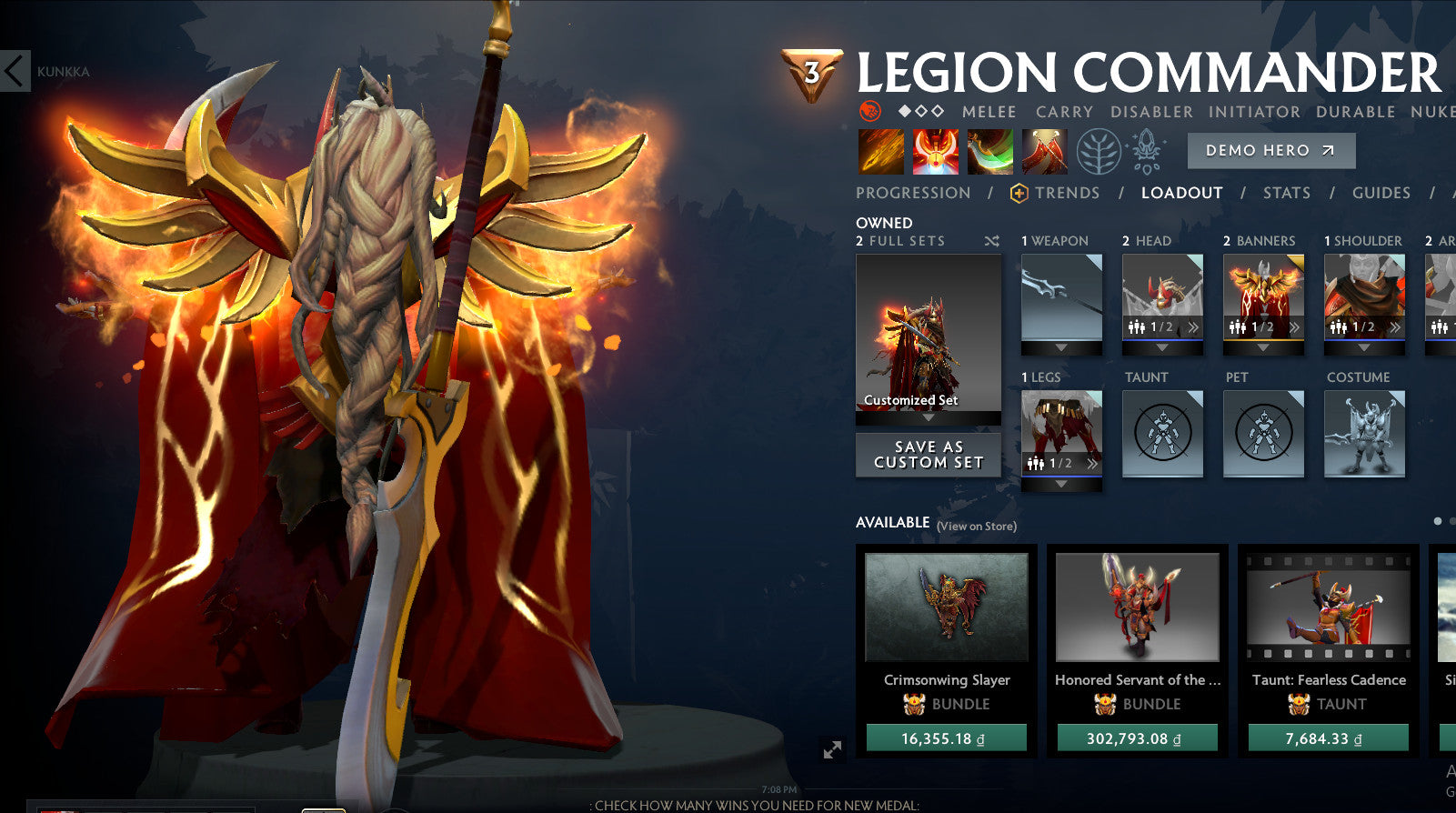Click the Aghanim's Scepter upgrade icon
Screen dimensions: 1456x813
(1147, 151)
